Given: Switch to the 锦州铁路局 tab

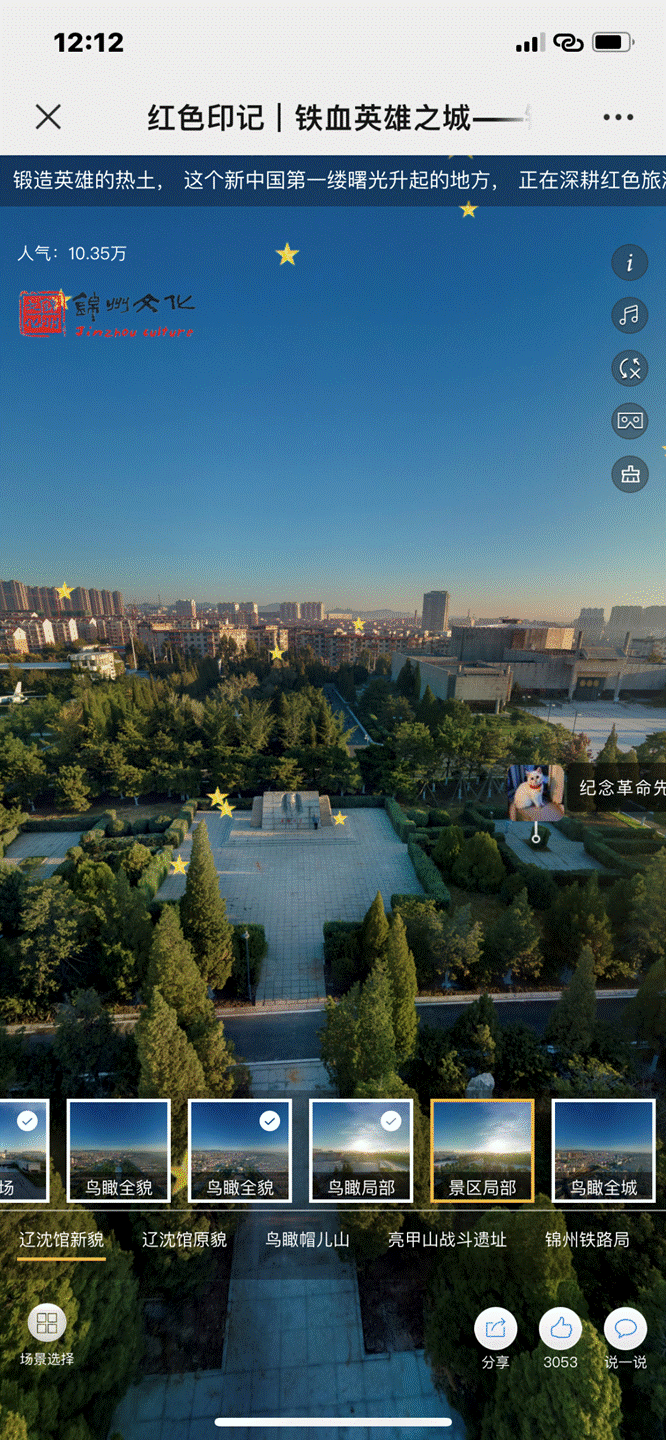Looking at the screenshot, I should [x=587, y=1240].
